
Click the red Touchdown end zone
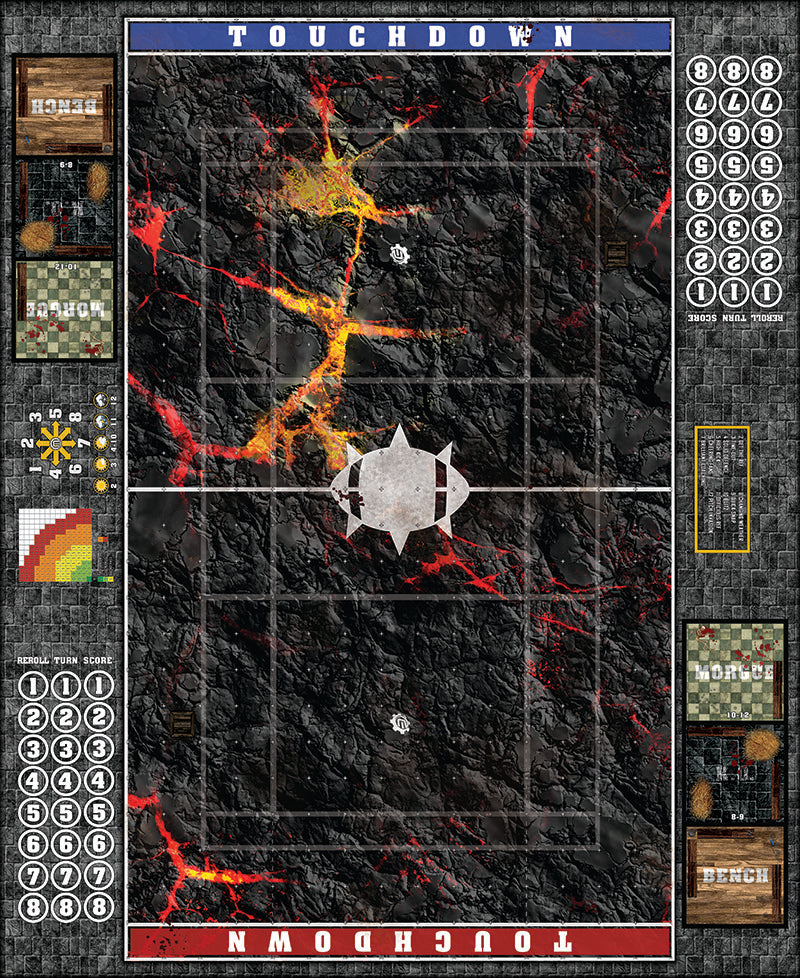coord(399,941)
